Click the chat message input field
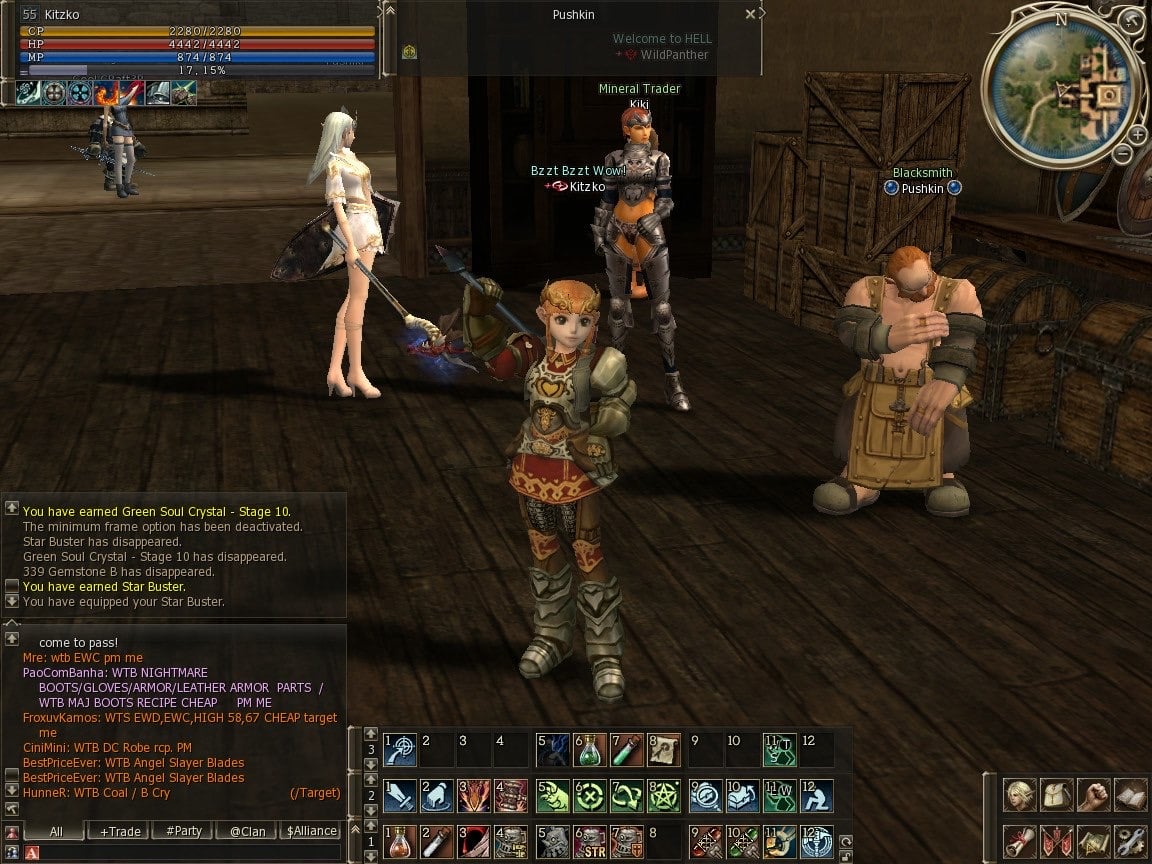Image resolution: width=1152 pixels, height=864 pixels. pos(180,852)
